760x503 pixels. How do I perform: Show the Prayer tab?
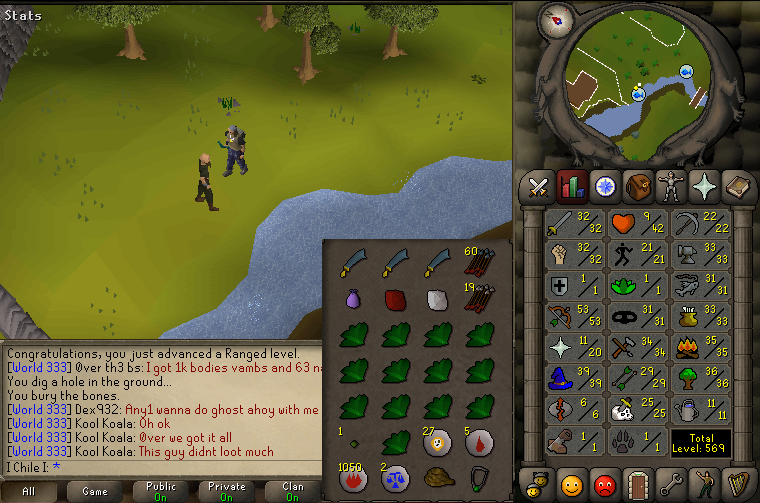[x=704, y=186]
